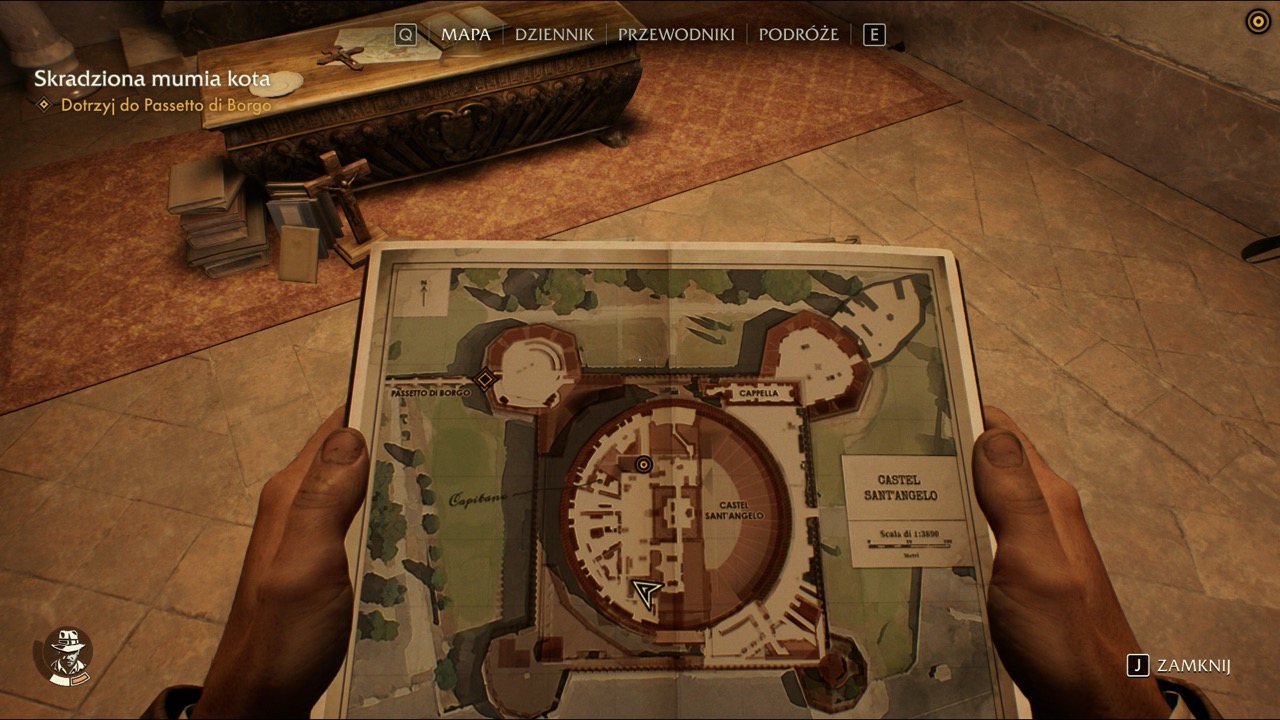Select the Przewodniki tab
Viewport: 1280px width, 720px height.
(x=676, y=35)
